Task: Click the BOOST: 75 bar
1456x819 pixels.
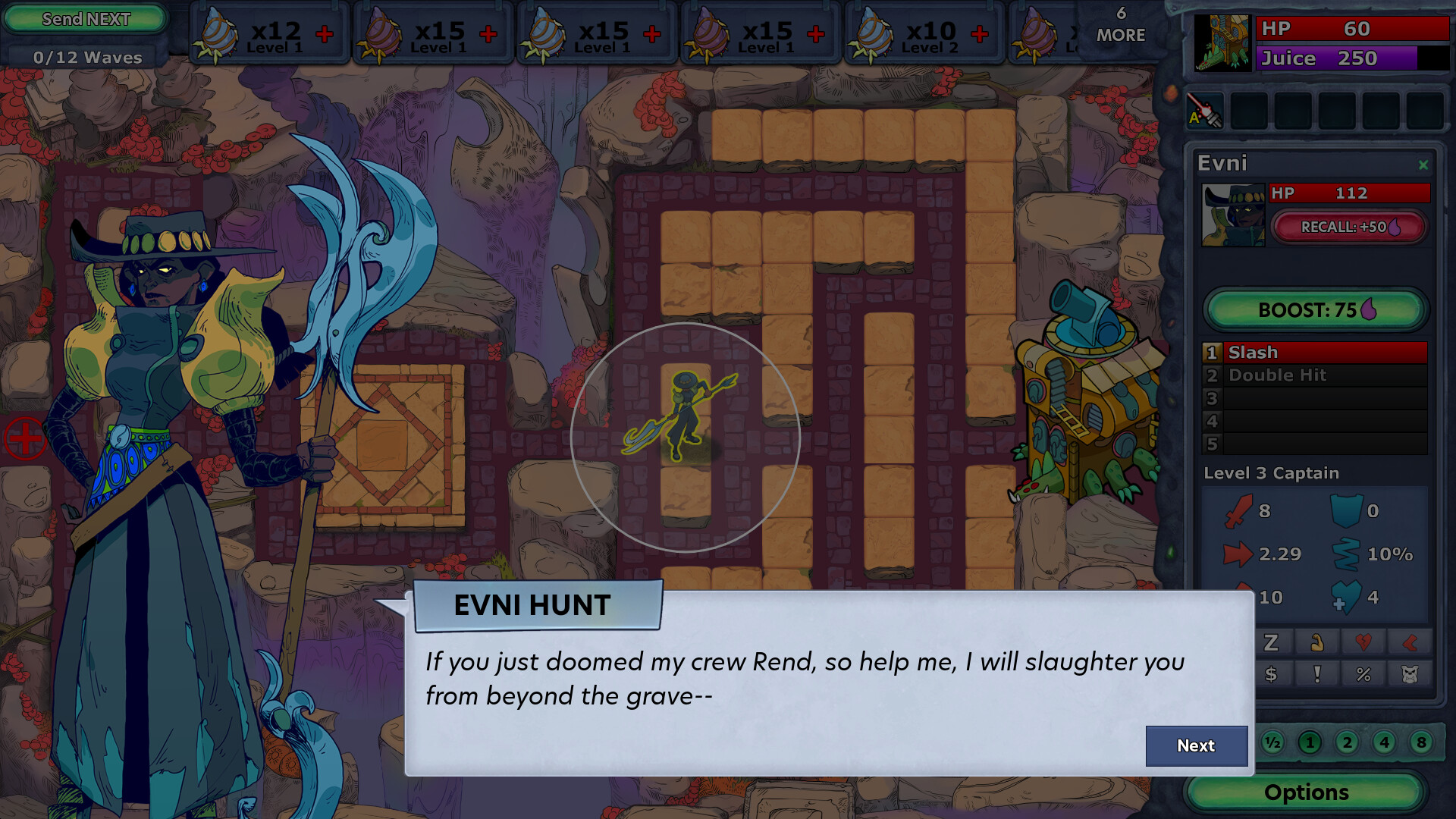Action: pyautogui.click(x=1316, y=309)
